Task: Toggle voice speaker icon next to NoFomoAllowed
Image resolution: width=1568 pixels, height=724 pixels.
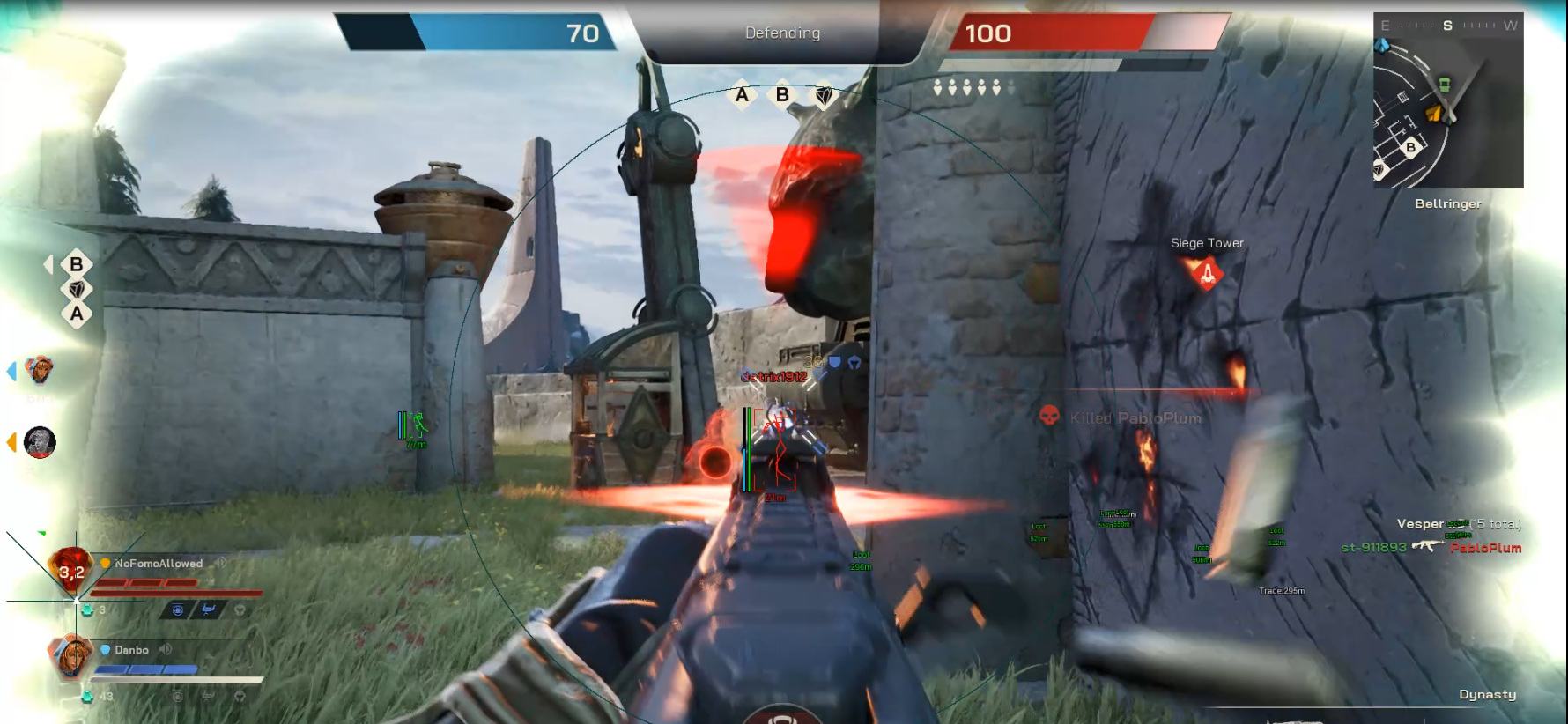Action: (220, 563)
